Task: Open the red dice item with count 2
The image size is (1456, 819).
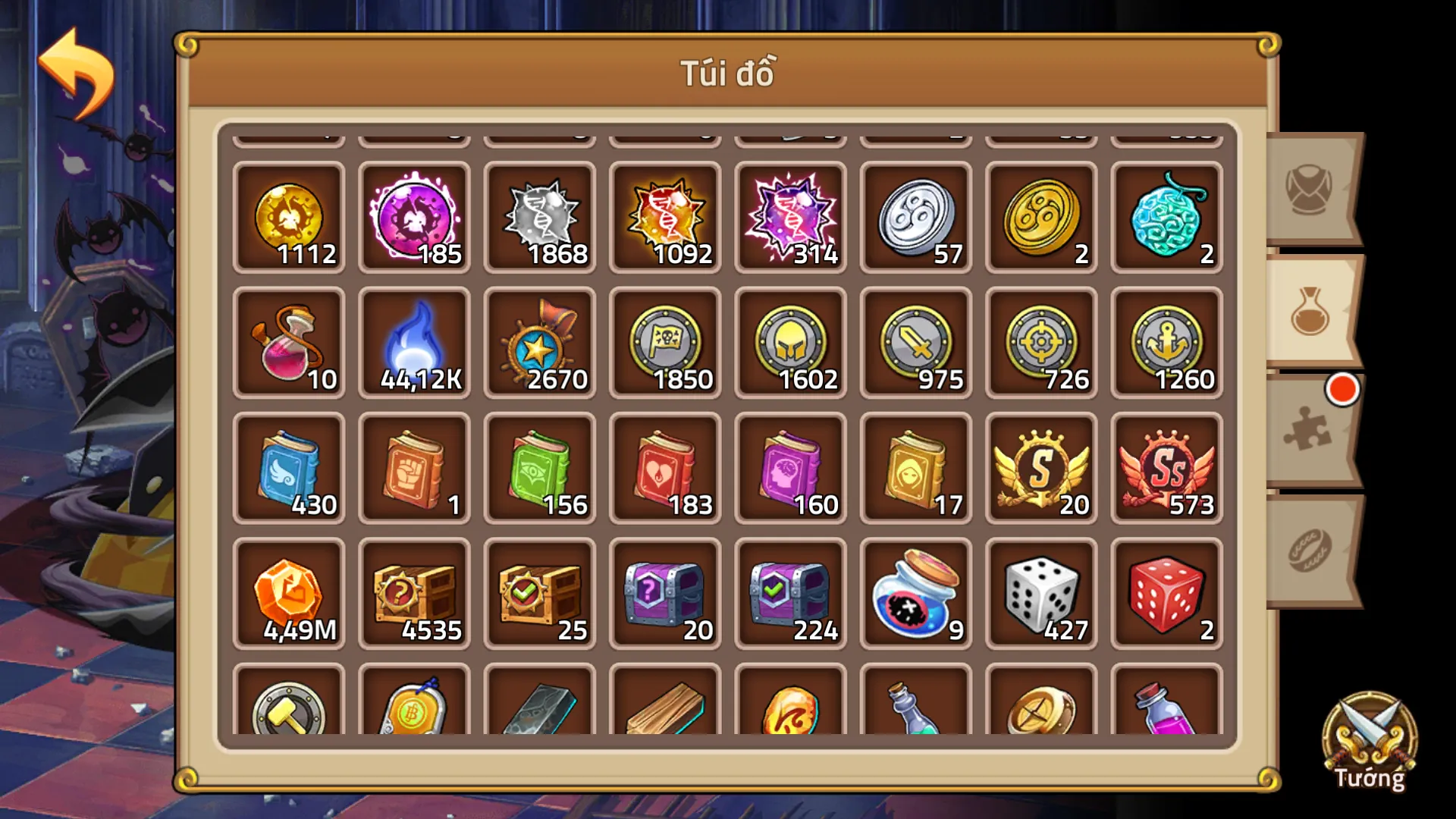Action: click(x=1166, y=595)
